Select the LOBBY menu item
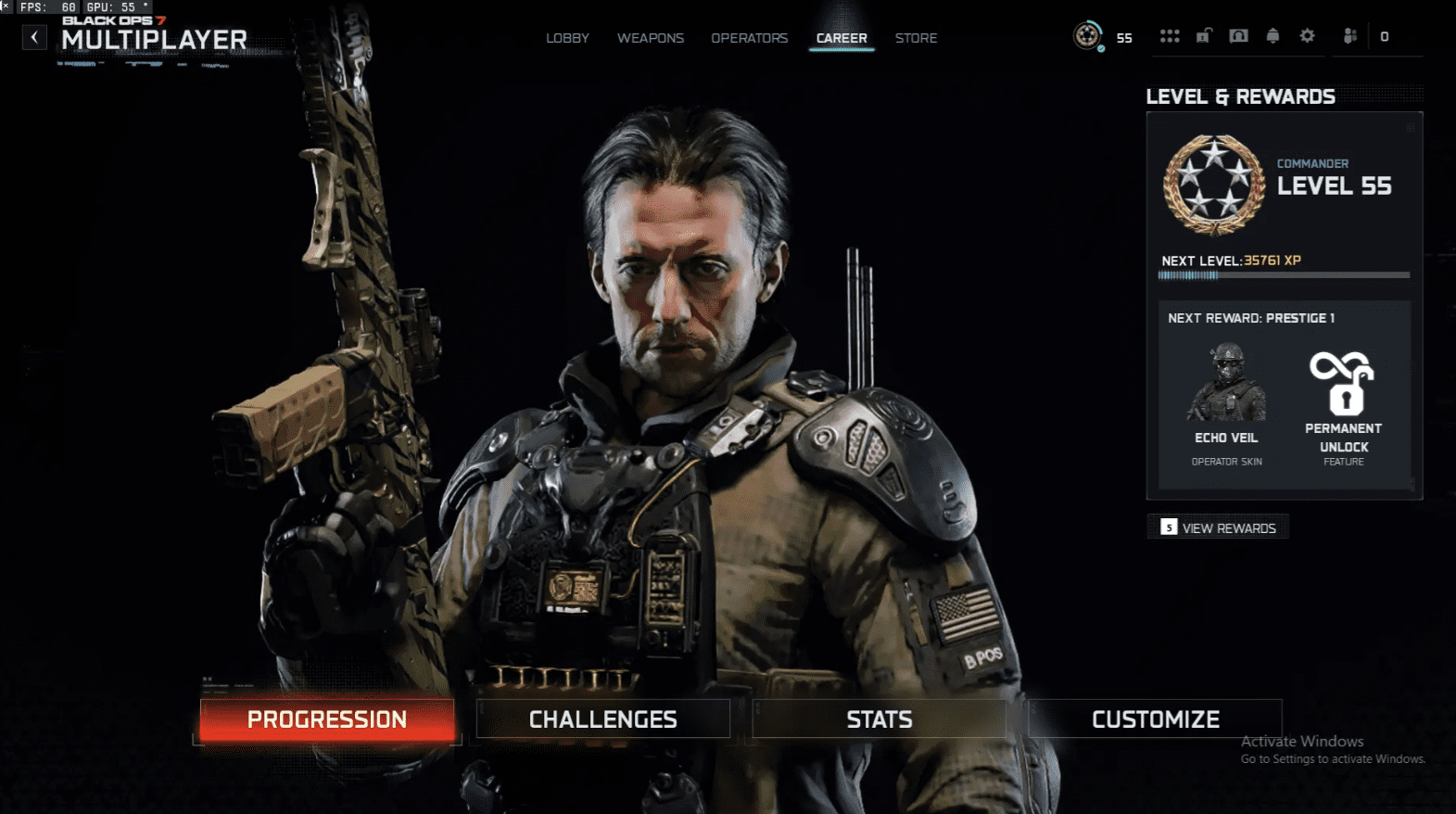The image size is (1456, 814). pyautogui.click(x=566, y=38)
